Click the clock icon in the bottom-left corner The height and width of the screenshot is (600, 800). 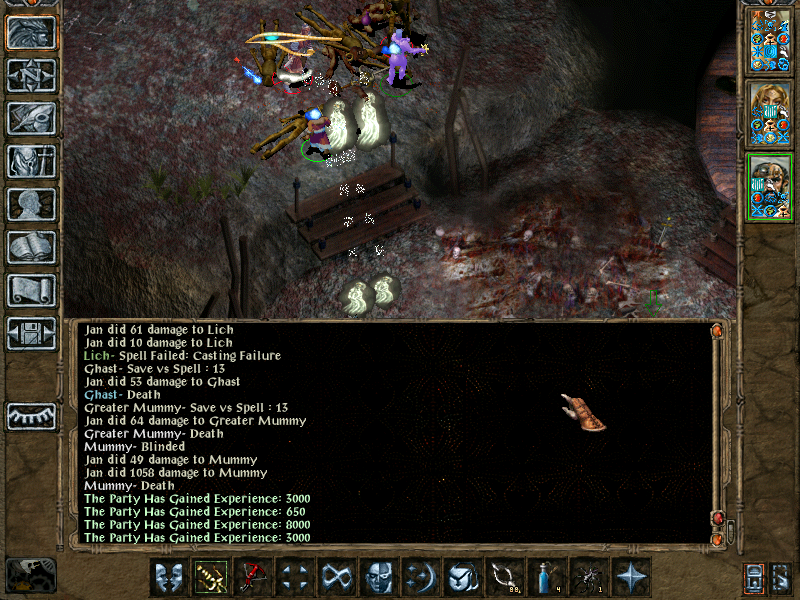(x=30, y=574)
